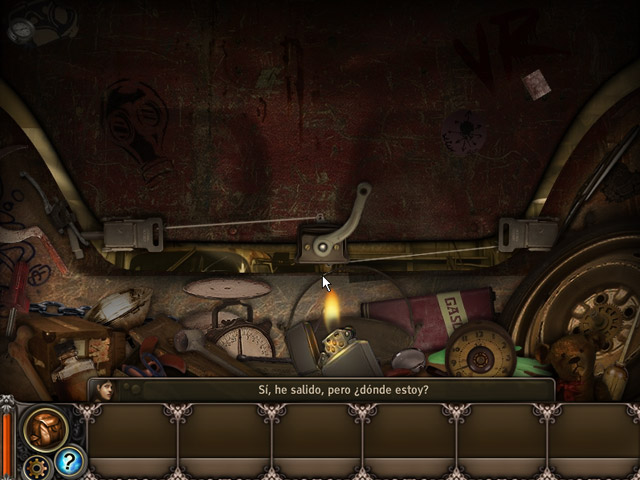Viewport: 640px width, 480px height.
Task: Open settings with the gear icon
Action: [x=38, y=466]
